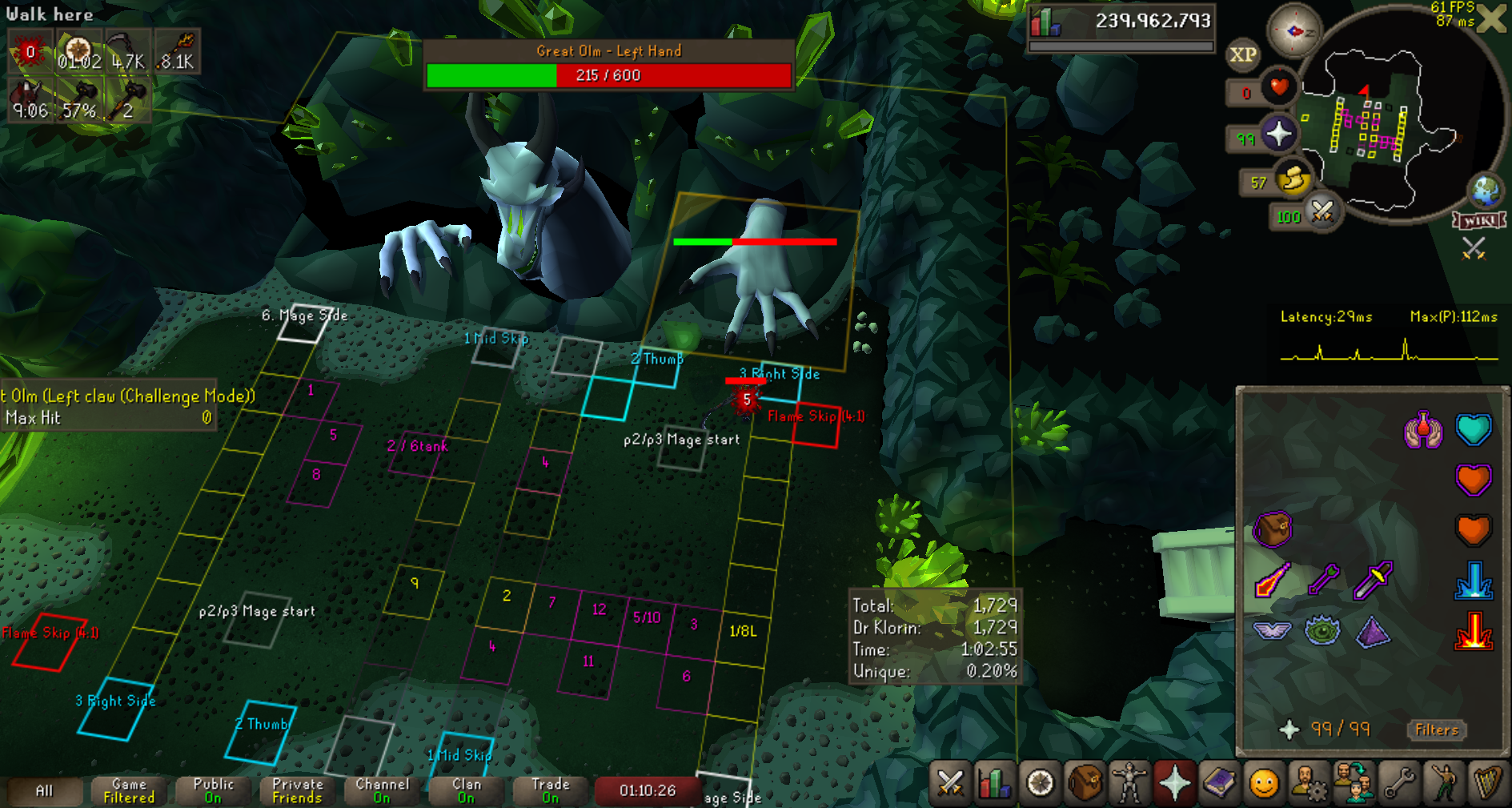The height and width of the screenshot is (808, 1512).
Task: Click the Wiki lookup banner
Action: tap(1479, 220)
